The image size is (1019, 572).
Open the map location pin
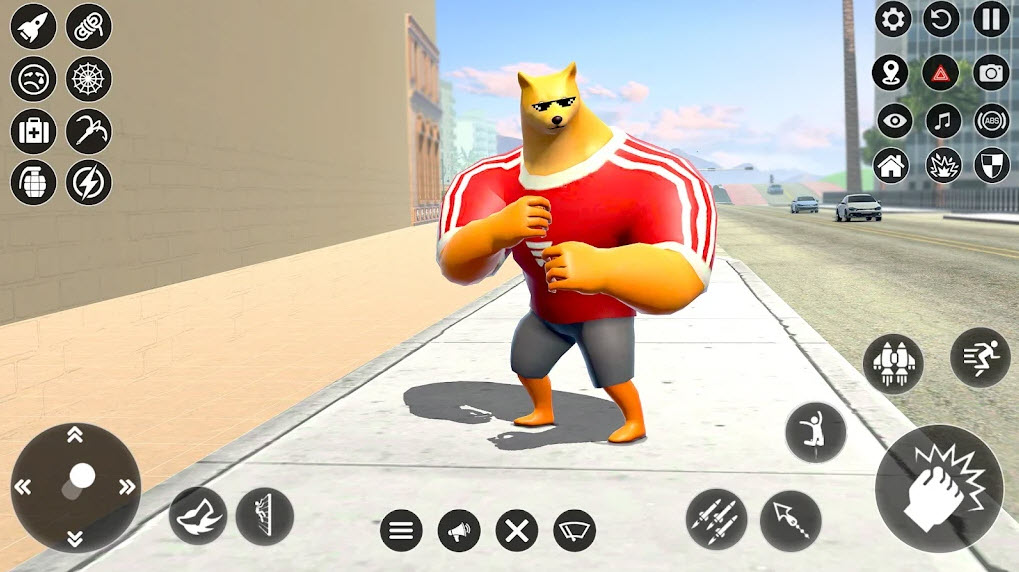coord(890,72)
